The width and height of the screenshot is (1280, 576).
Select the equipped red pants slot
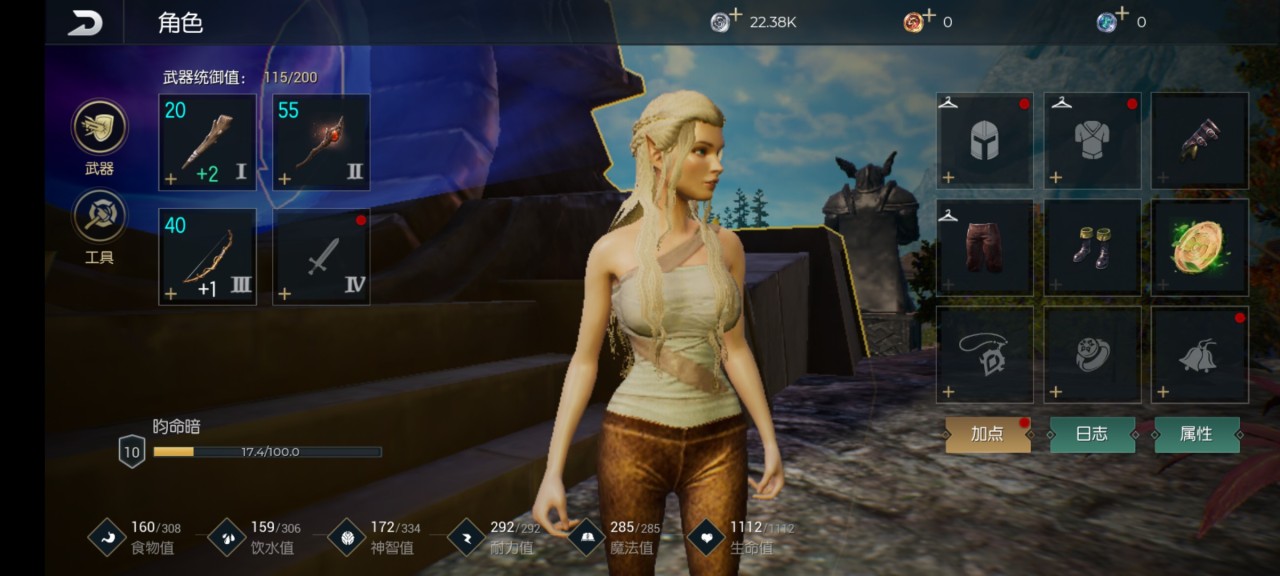(985, 247)
